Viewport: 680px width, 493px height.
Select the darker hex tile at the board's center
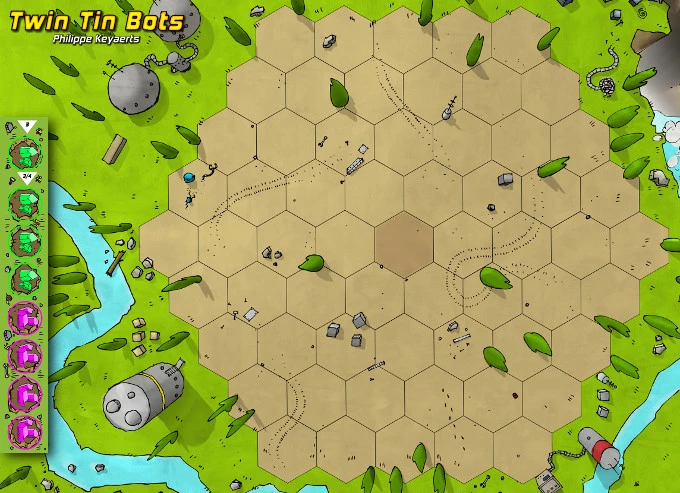point(404,244)
